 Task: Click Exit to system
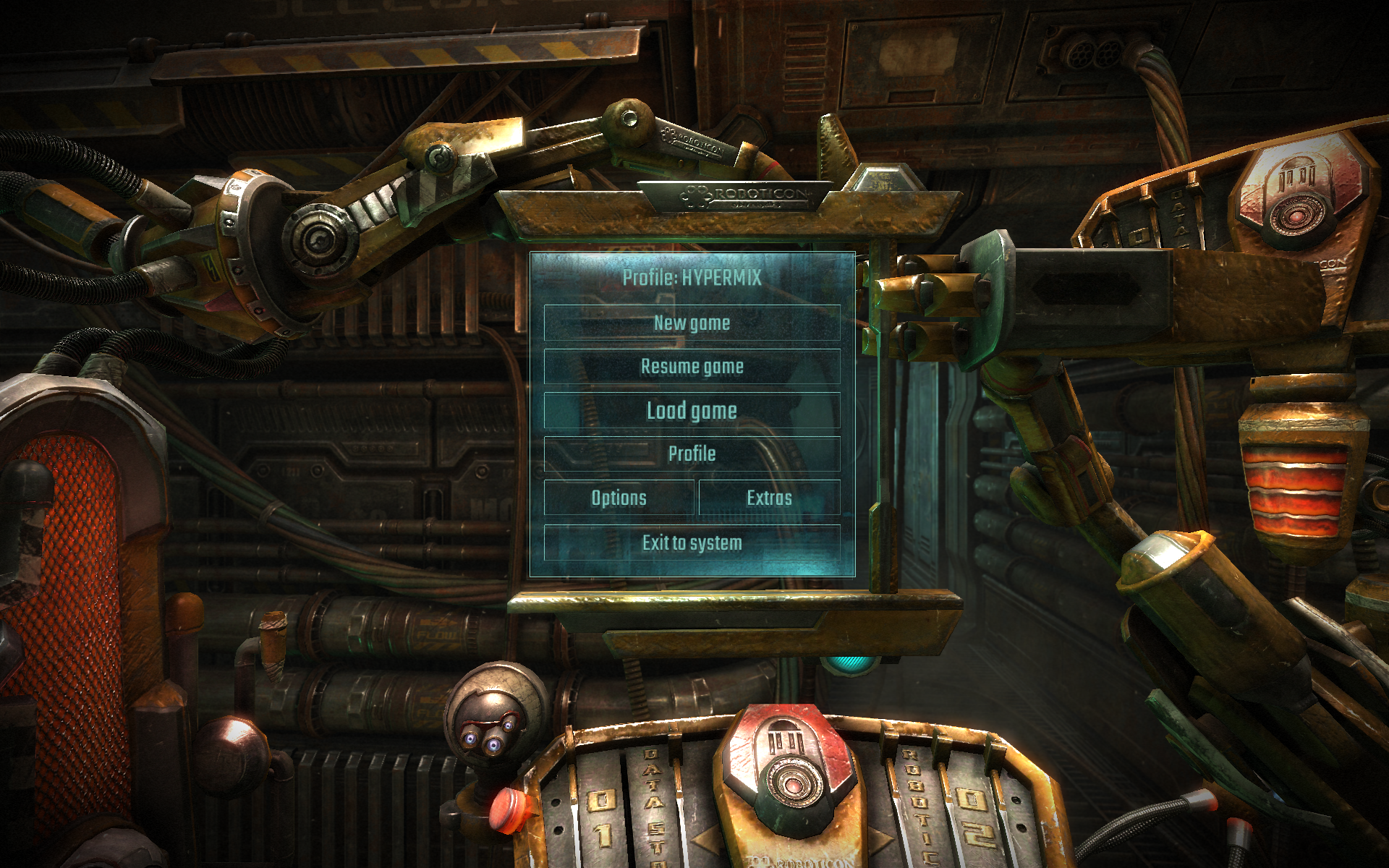(692, 542)
